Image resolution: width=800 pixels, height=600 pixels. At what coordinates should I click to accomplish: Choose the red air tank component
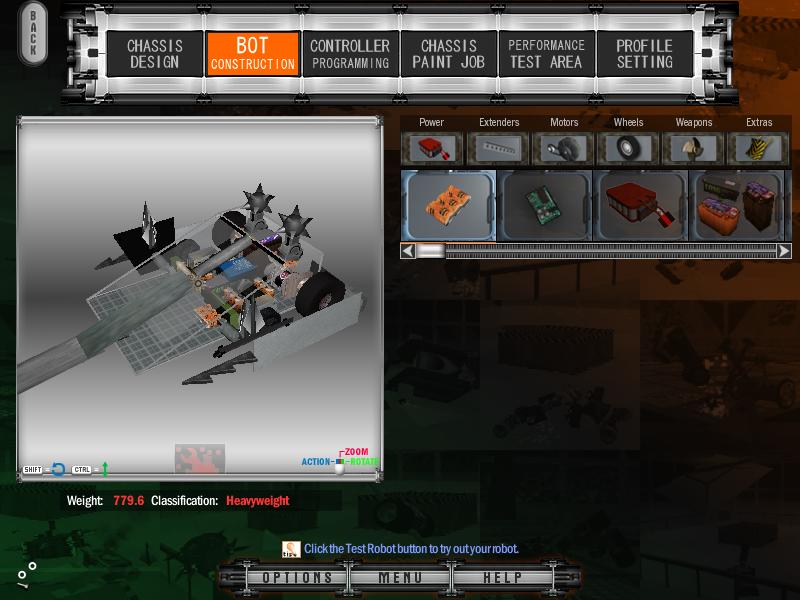coord(640,205)
